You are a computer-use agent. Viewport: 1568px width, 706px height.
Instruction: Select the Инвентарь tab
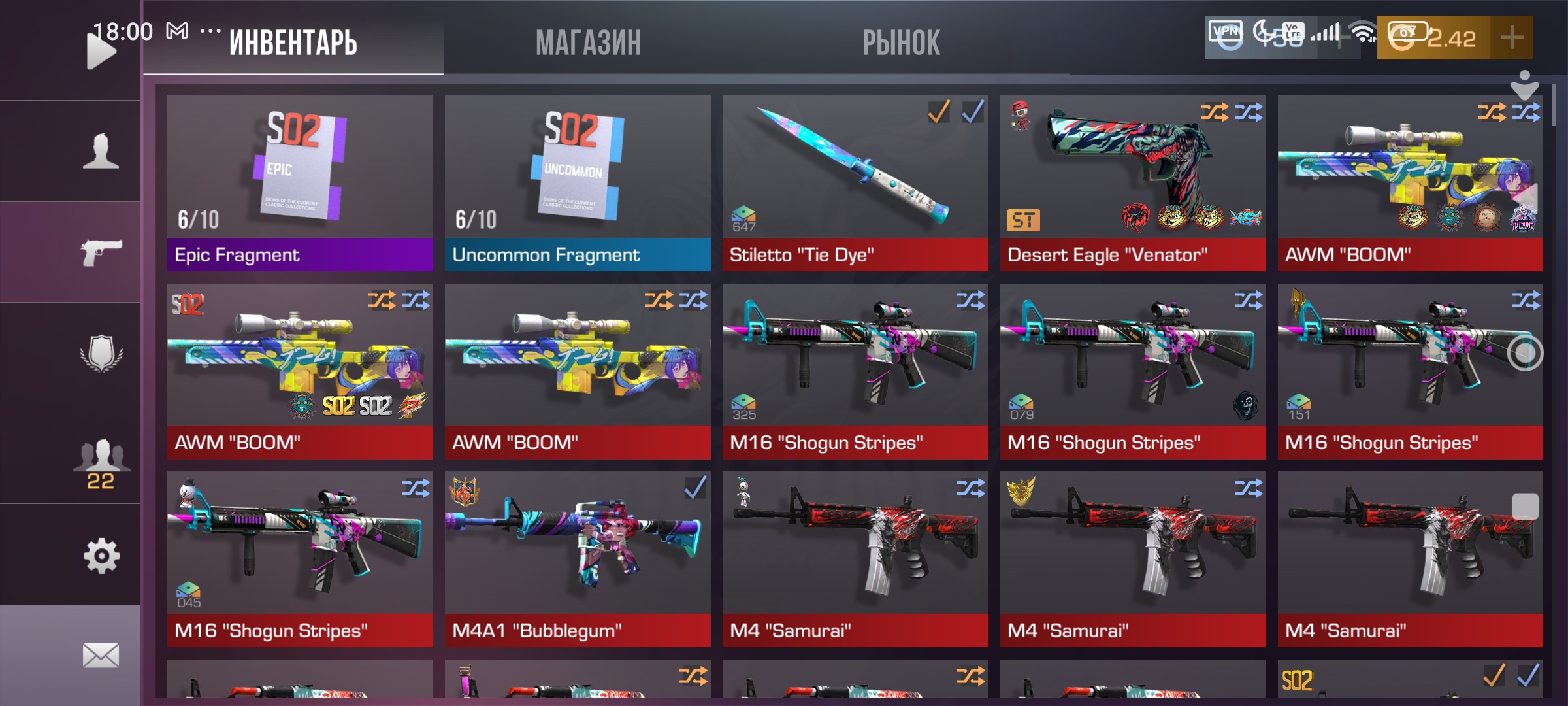click(x=293, y=43)
